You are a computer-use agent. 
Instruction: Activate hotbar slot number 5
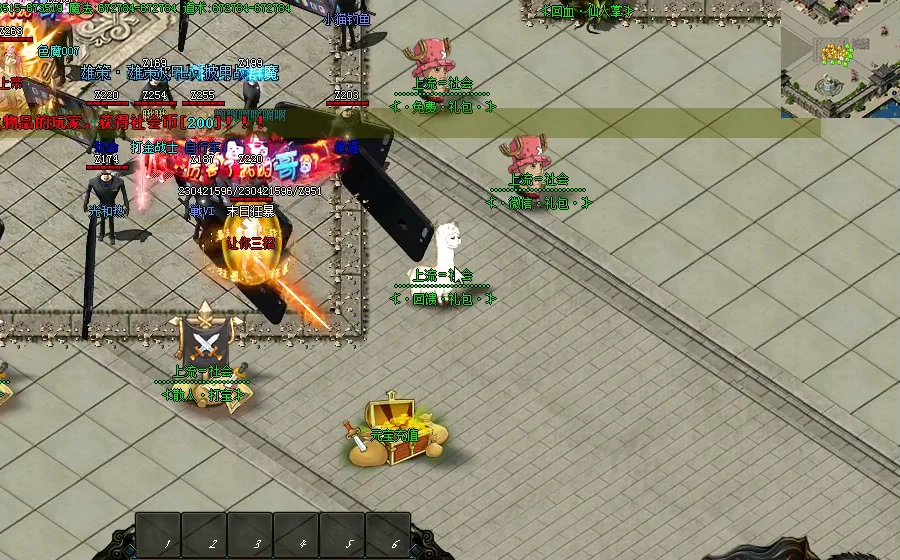[342, 535]
